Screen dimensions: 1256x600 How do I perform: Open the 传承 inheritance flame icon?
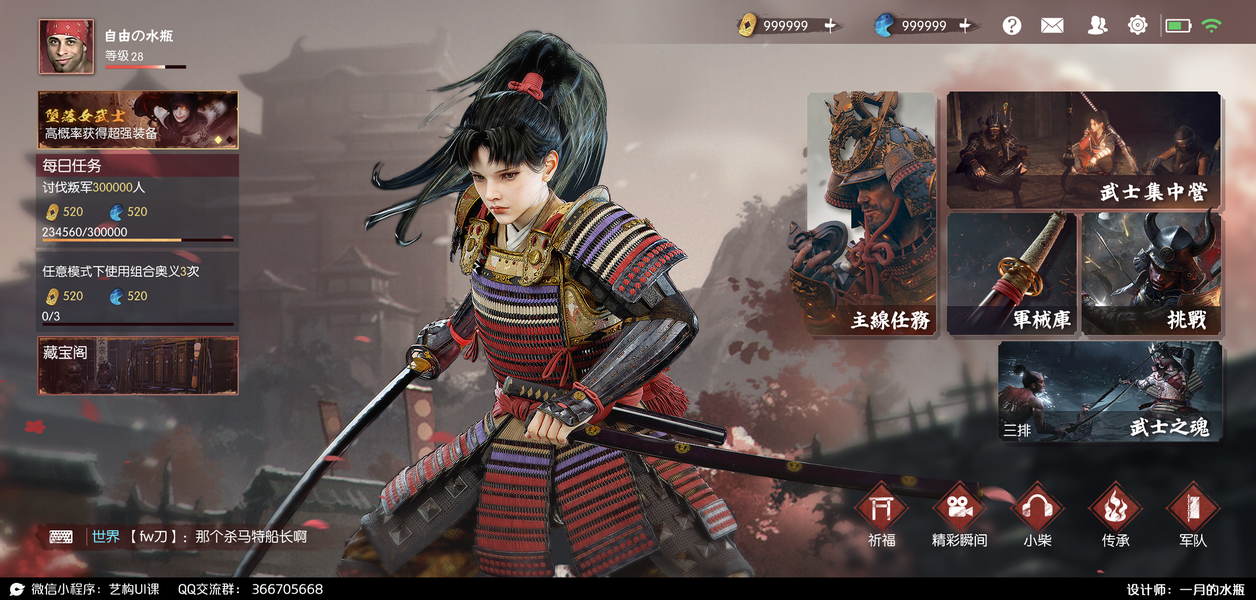[x=1115, y=510]
